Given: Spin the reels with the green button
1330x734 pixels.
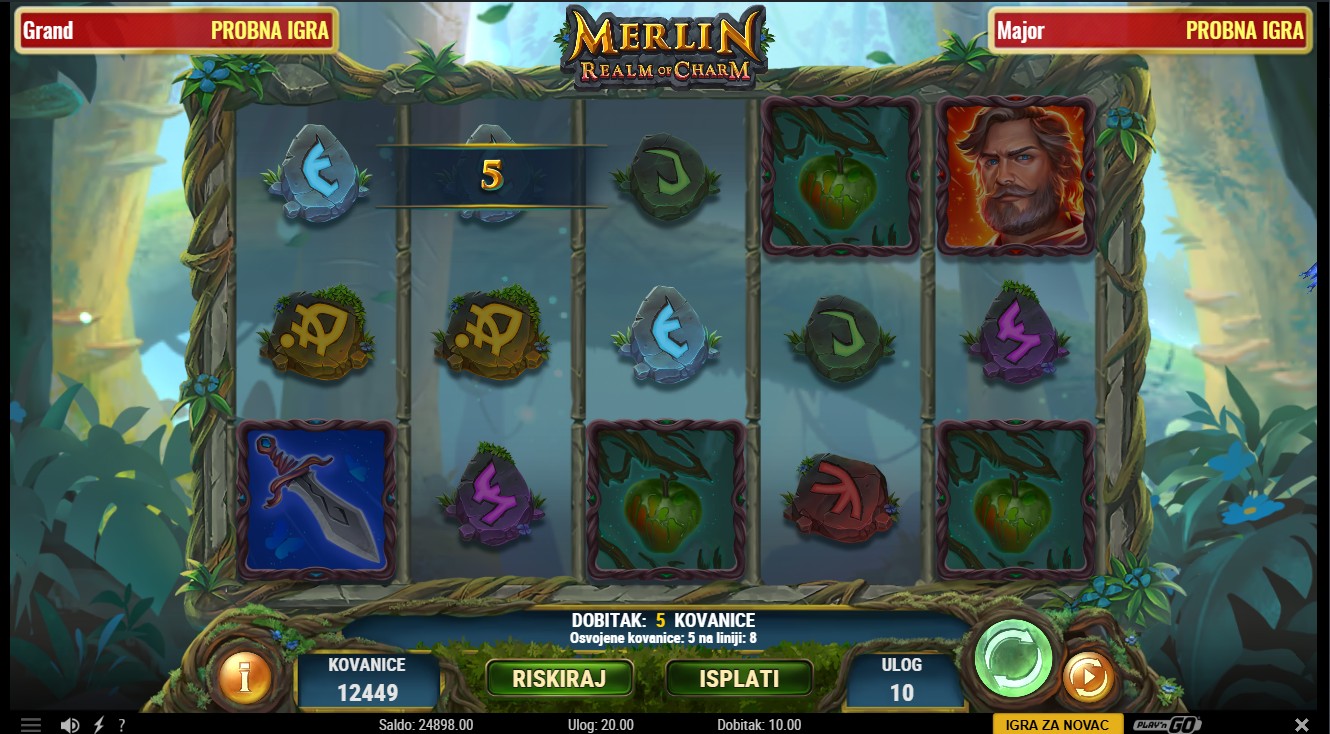Looking at the screenshot, I should [1012, 659].
